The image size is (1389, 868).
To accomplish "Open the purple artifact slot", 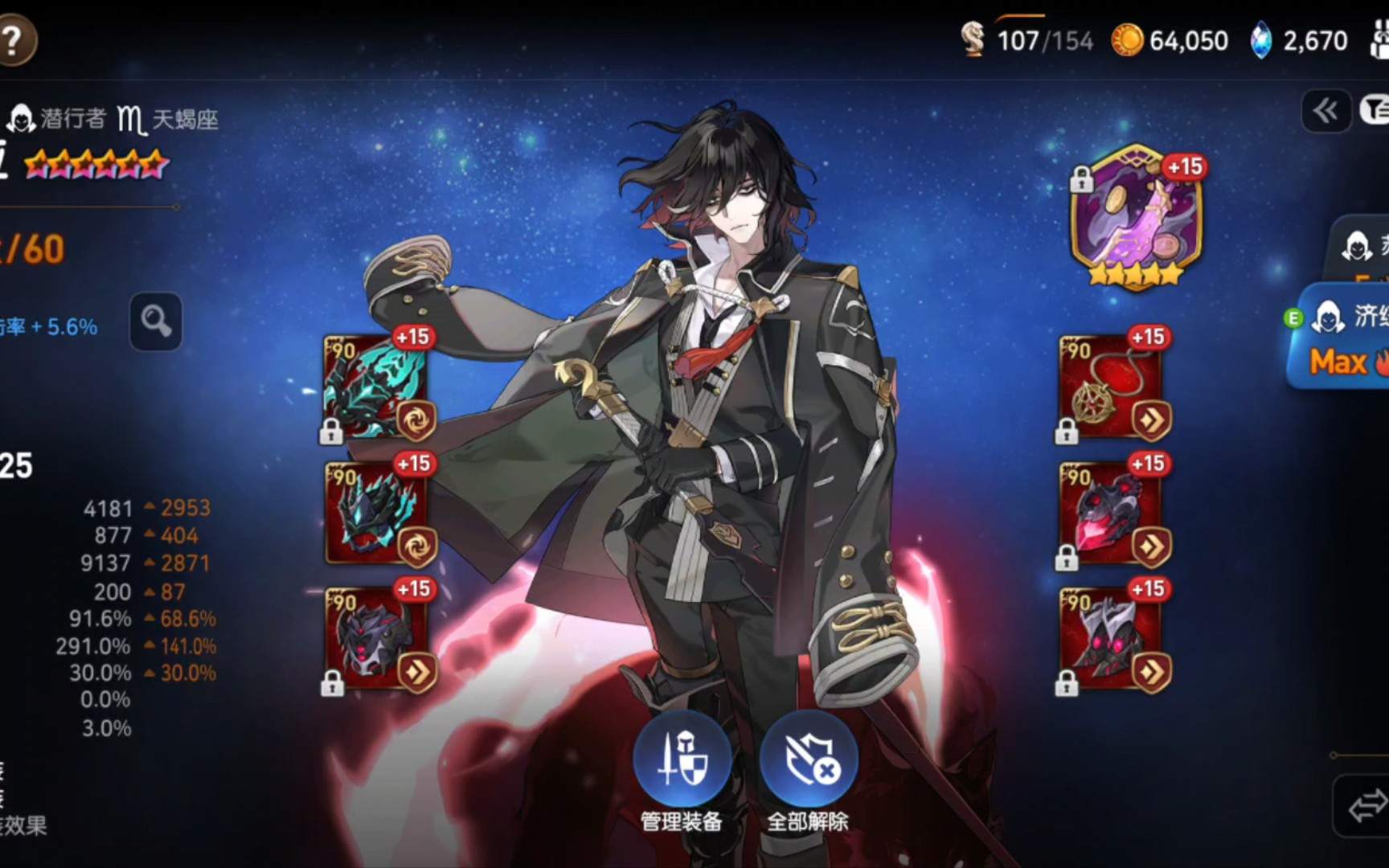I will 1136,215.
